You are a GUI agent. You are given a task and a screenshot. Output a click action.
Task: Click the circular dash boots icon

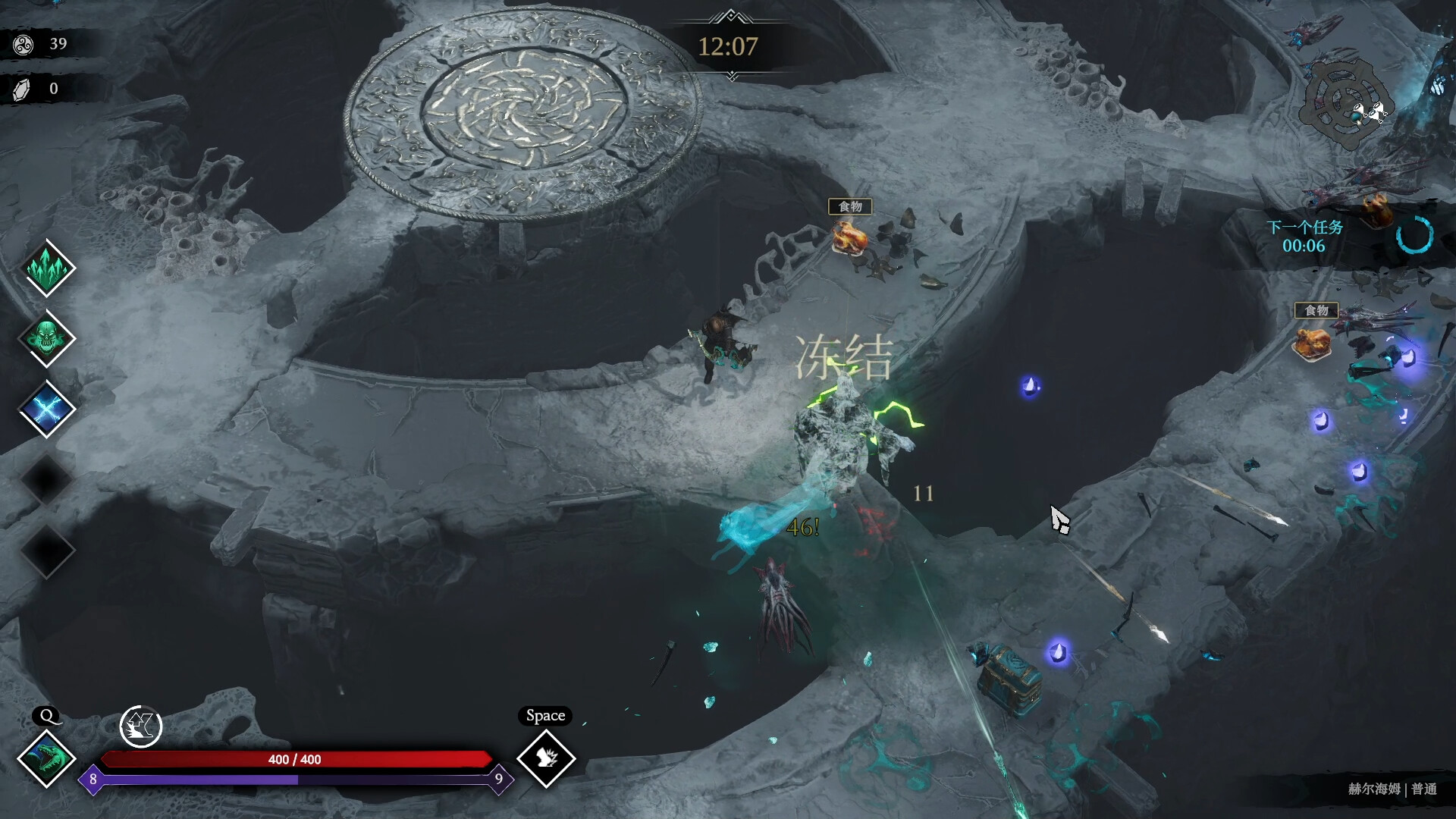point(141,726)
